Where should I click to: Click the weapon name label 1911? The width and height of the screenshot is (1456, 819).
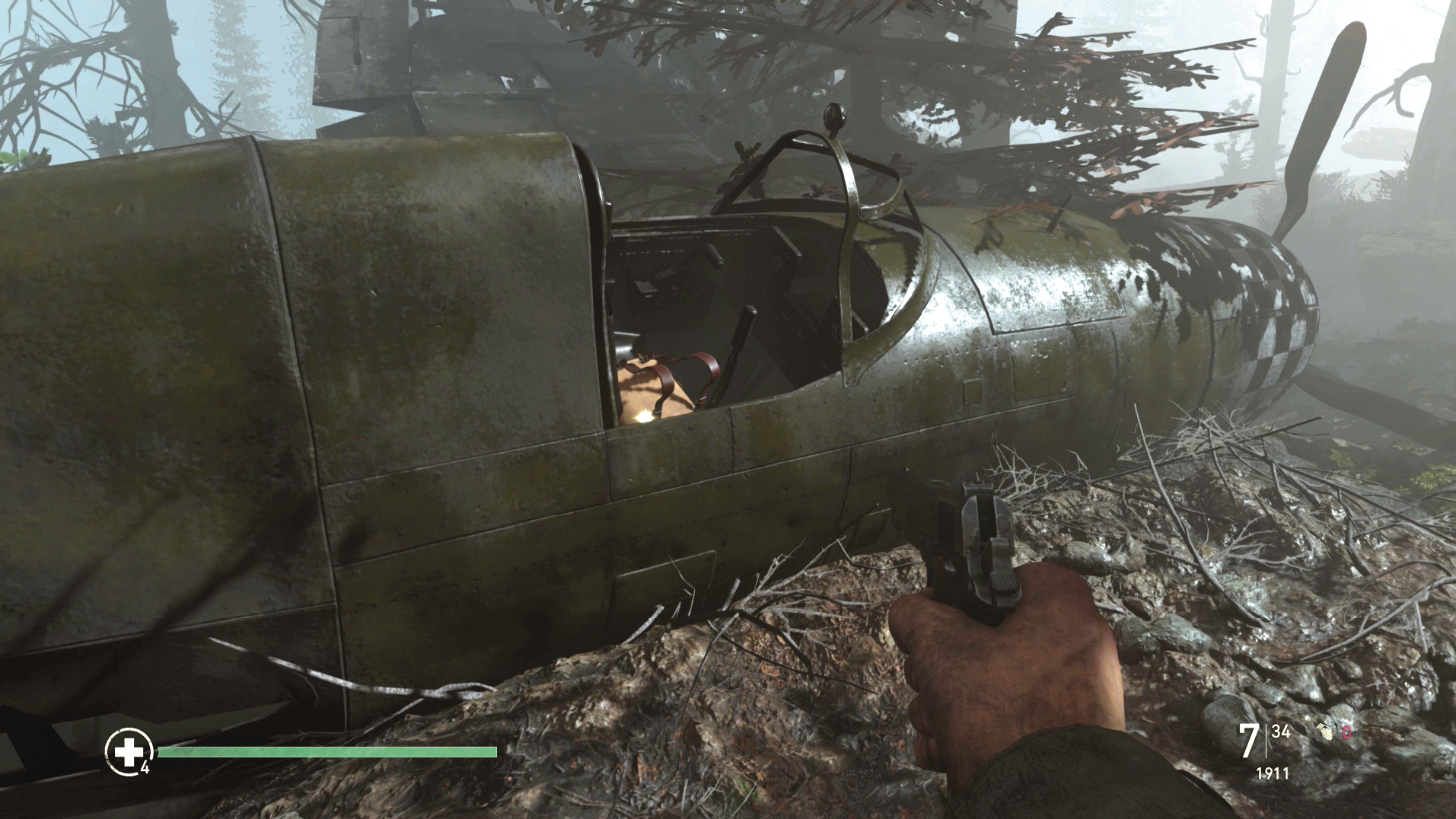click(x=1273, y=774)
